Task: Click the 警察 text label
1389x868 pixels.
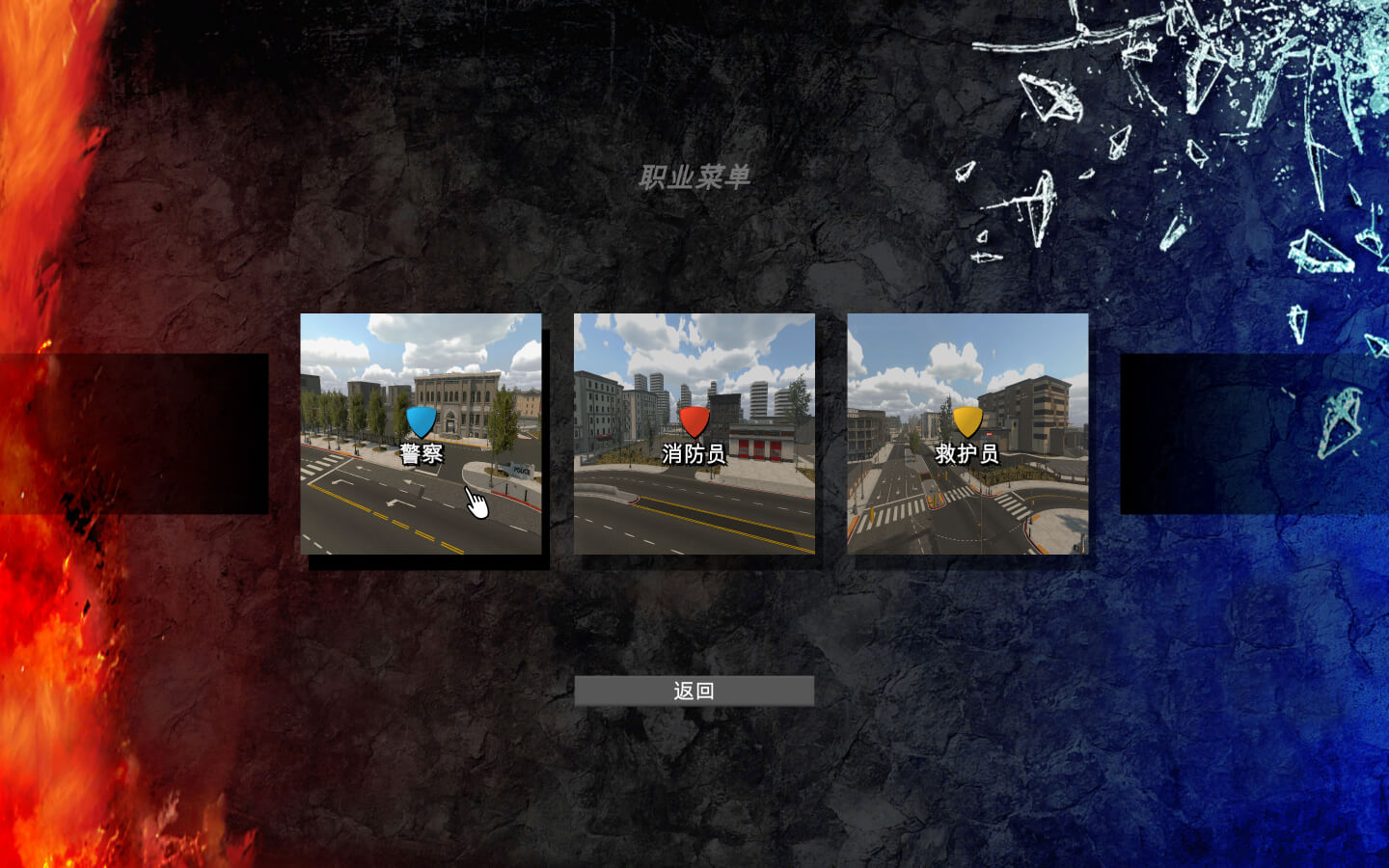Action: [422, 450]
